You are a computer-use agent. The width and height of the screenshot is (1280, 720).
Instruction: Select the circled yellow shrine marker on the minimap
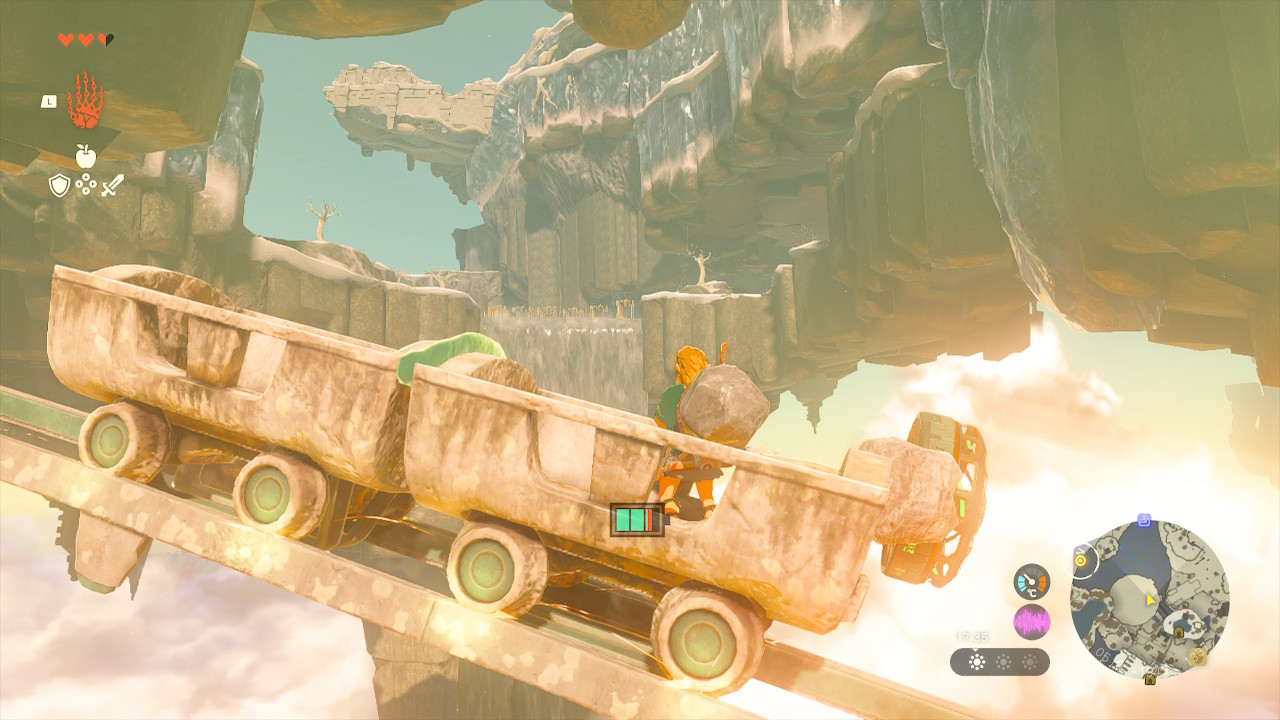click(1080, 560)
